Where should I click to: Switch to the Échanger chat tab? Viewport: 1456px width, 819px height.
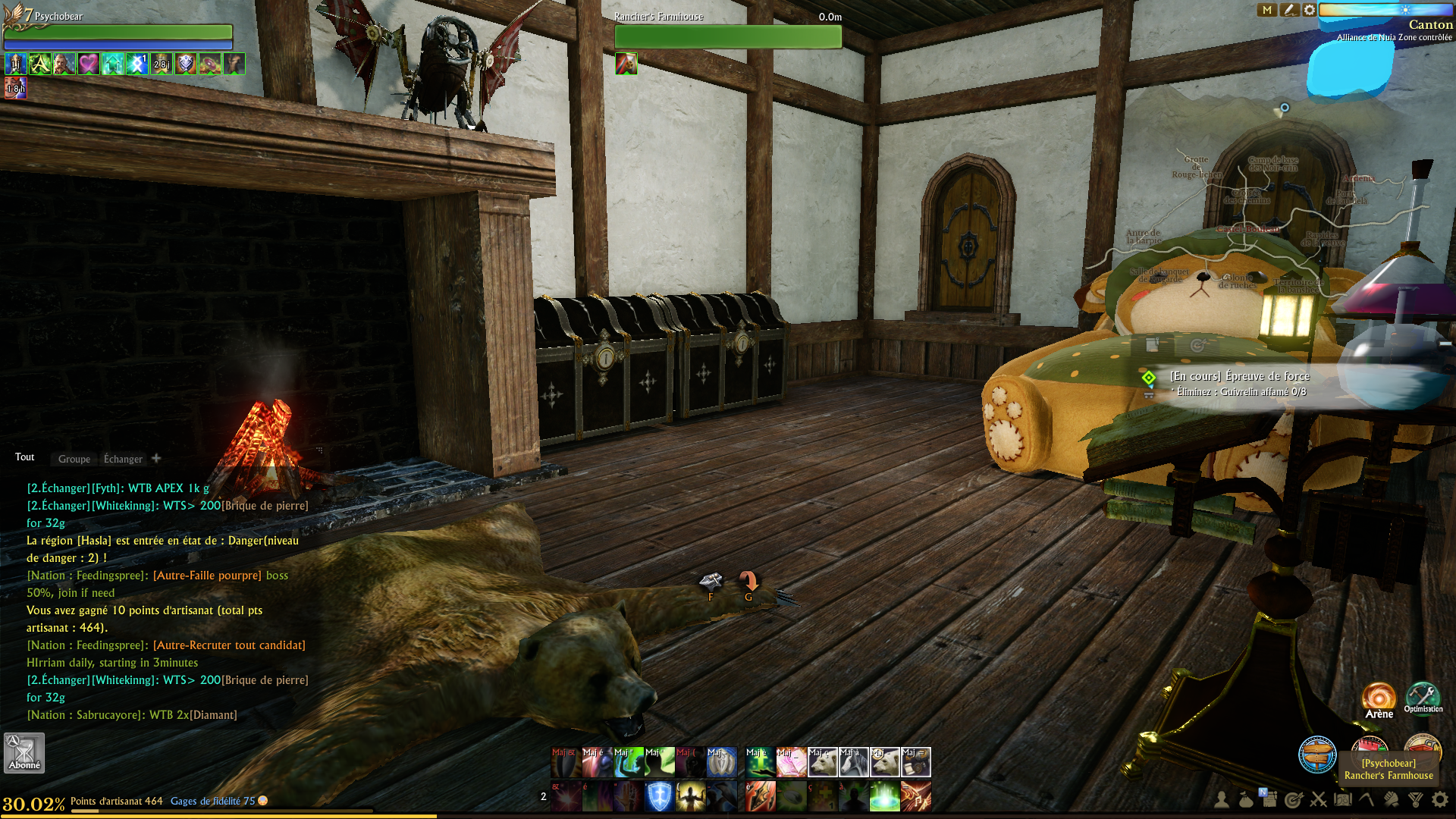123,459
